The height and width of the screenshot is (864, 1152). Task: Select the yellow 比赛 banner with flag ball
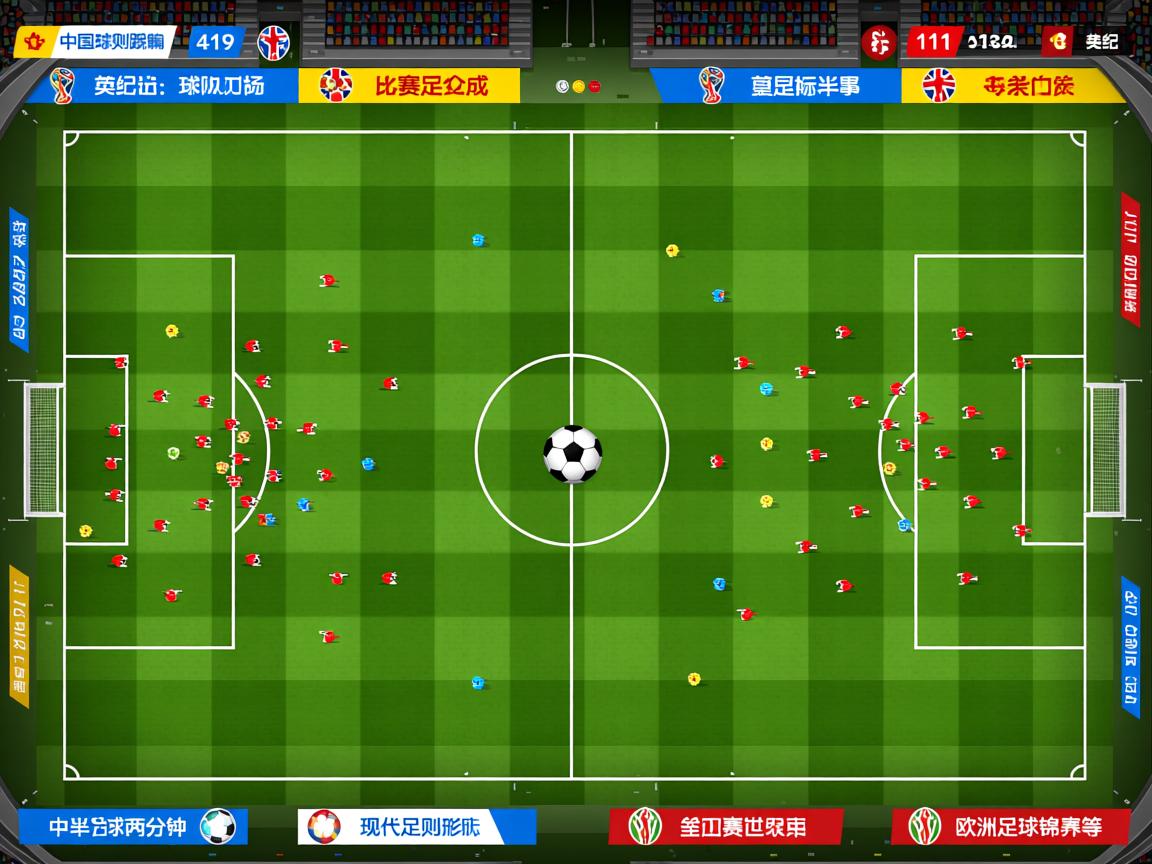[409, 86]
